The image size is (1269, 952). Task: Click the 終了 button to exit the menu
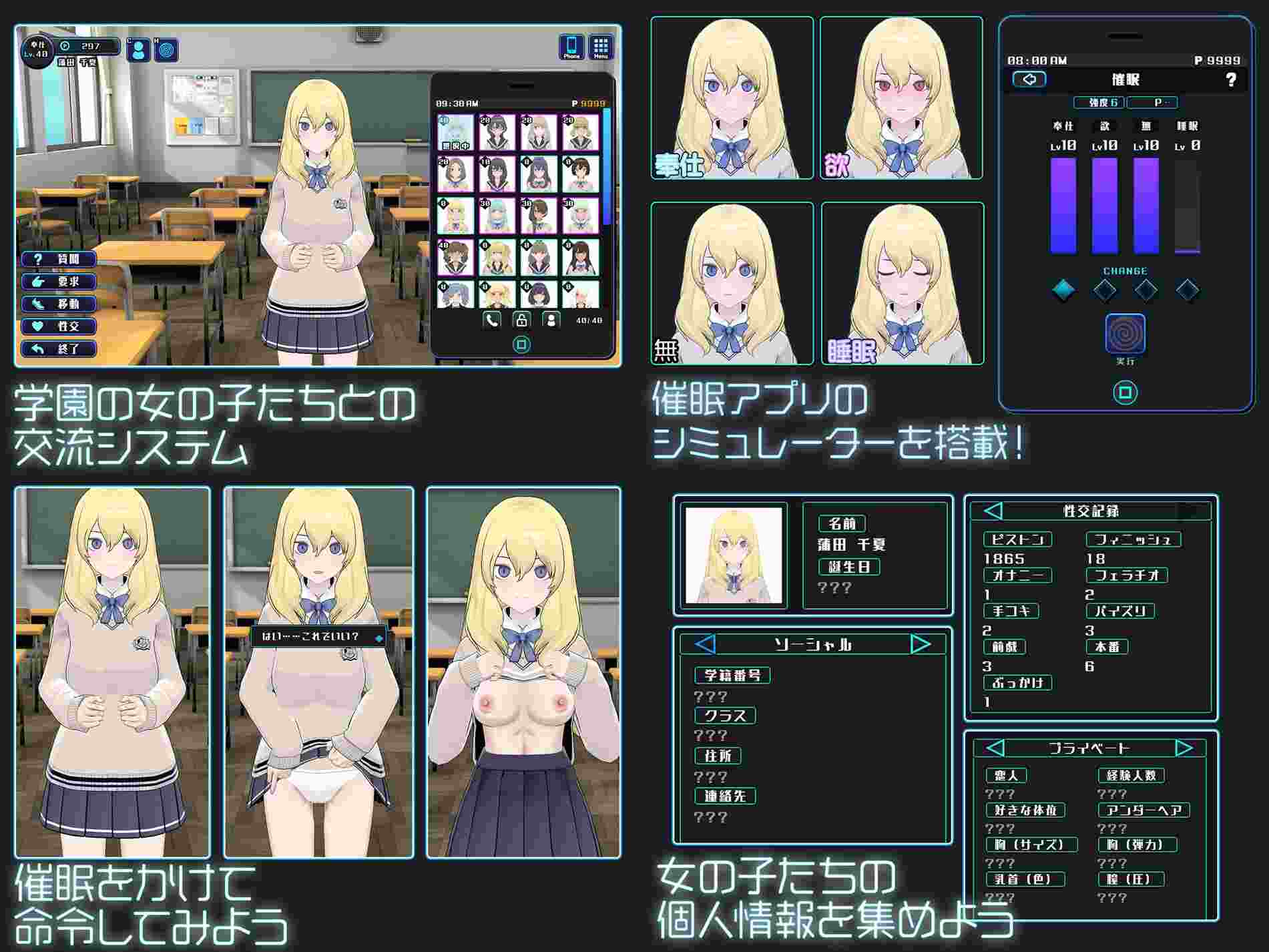[59, 349]
